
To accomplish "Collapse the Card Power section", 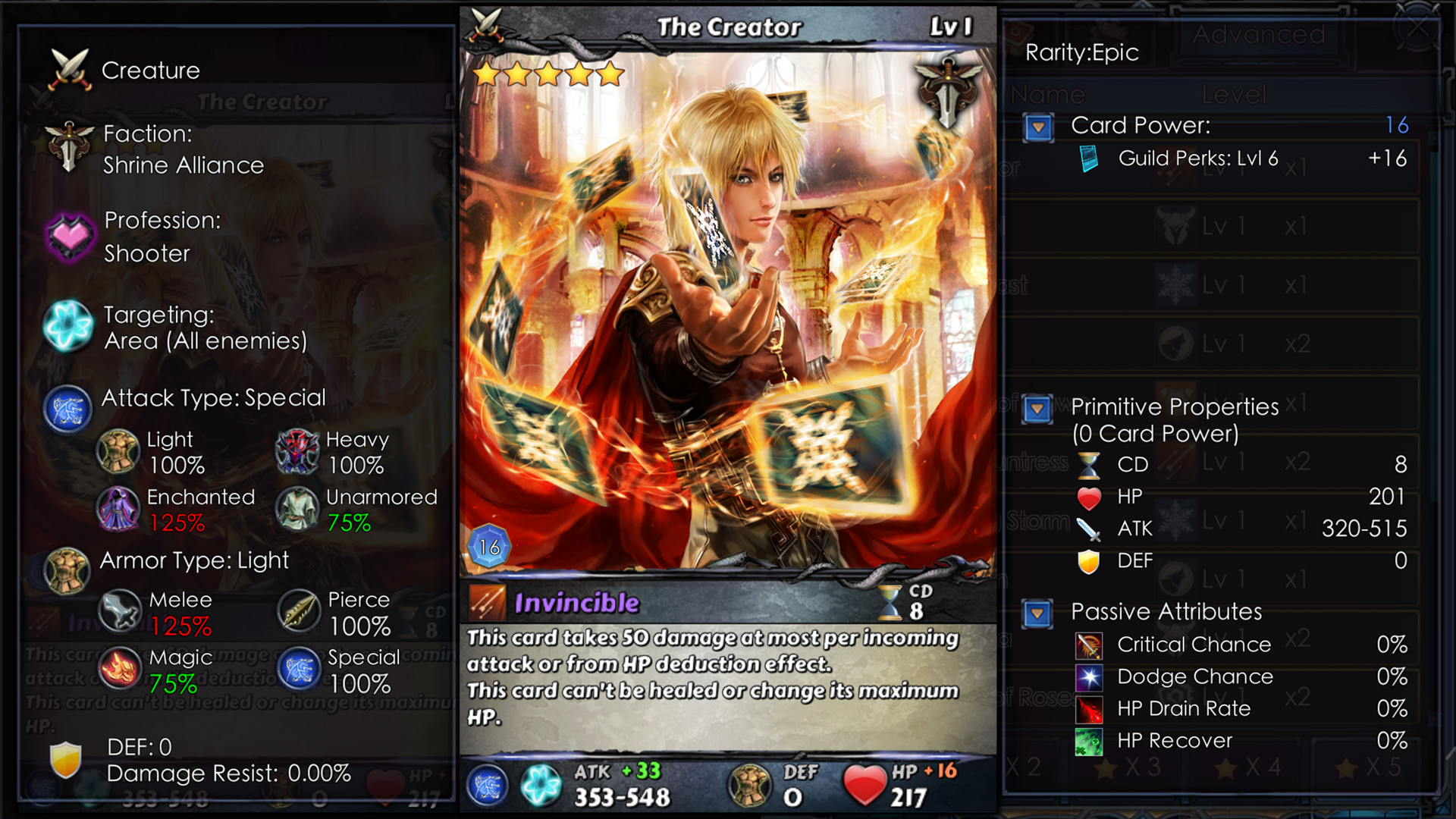I will point(1039,127).
